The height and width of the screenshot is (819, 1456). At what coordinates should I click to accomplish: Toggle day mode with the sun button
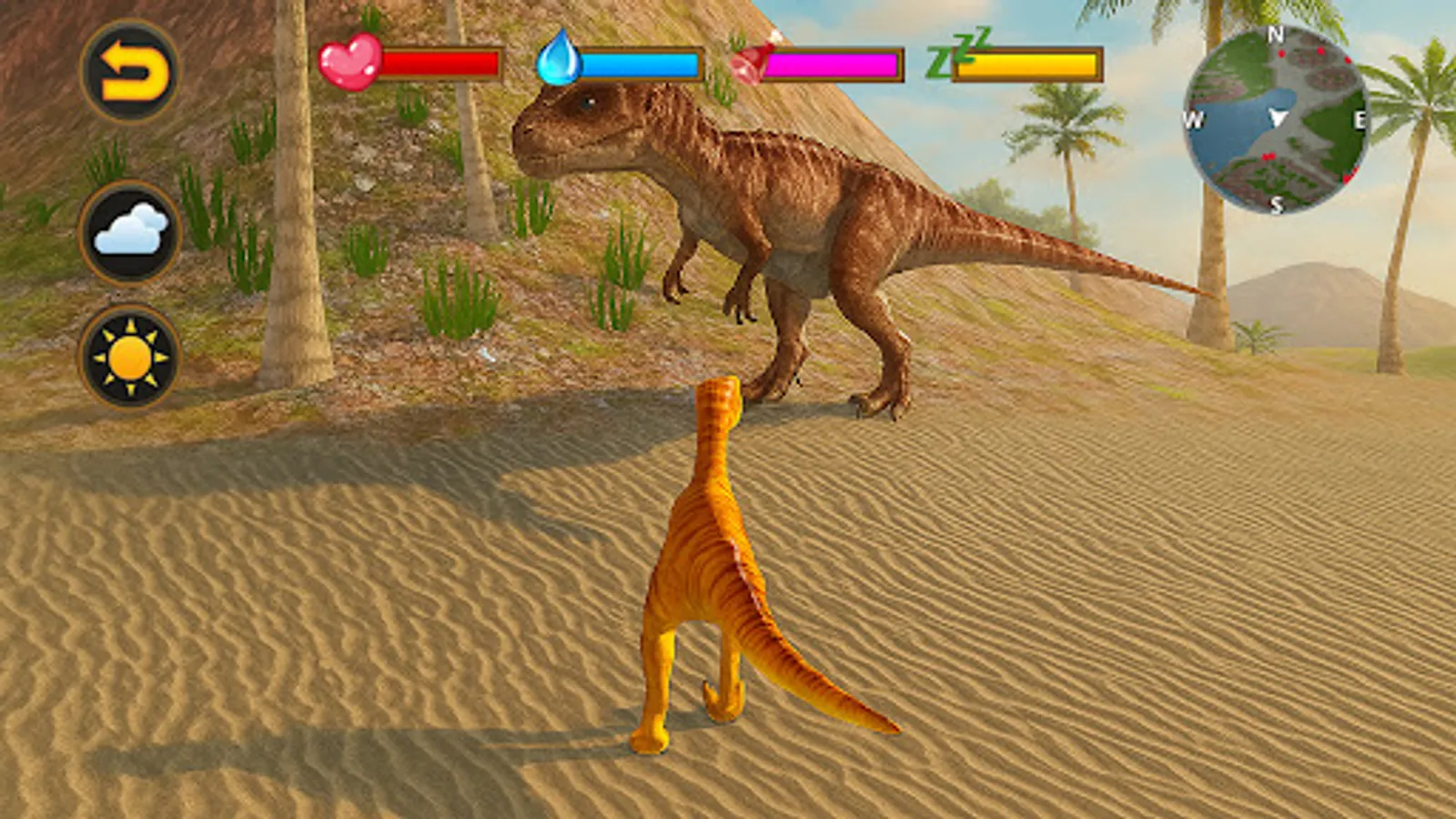127,355
